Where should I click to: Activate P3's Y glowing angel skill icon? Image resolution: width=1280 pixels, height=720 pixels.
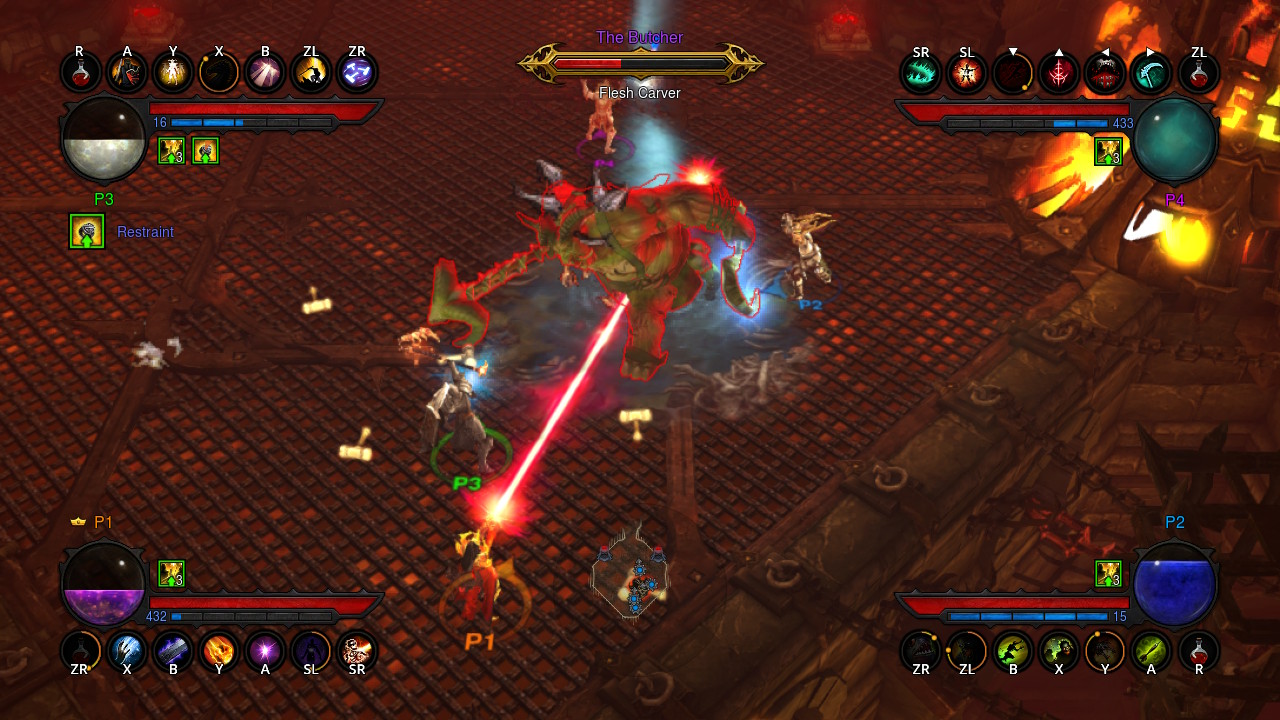(173, 71)
